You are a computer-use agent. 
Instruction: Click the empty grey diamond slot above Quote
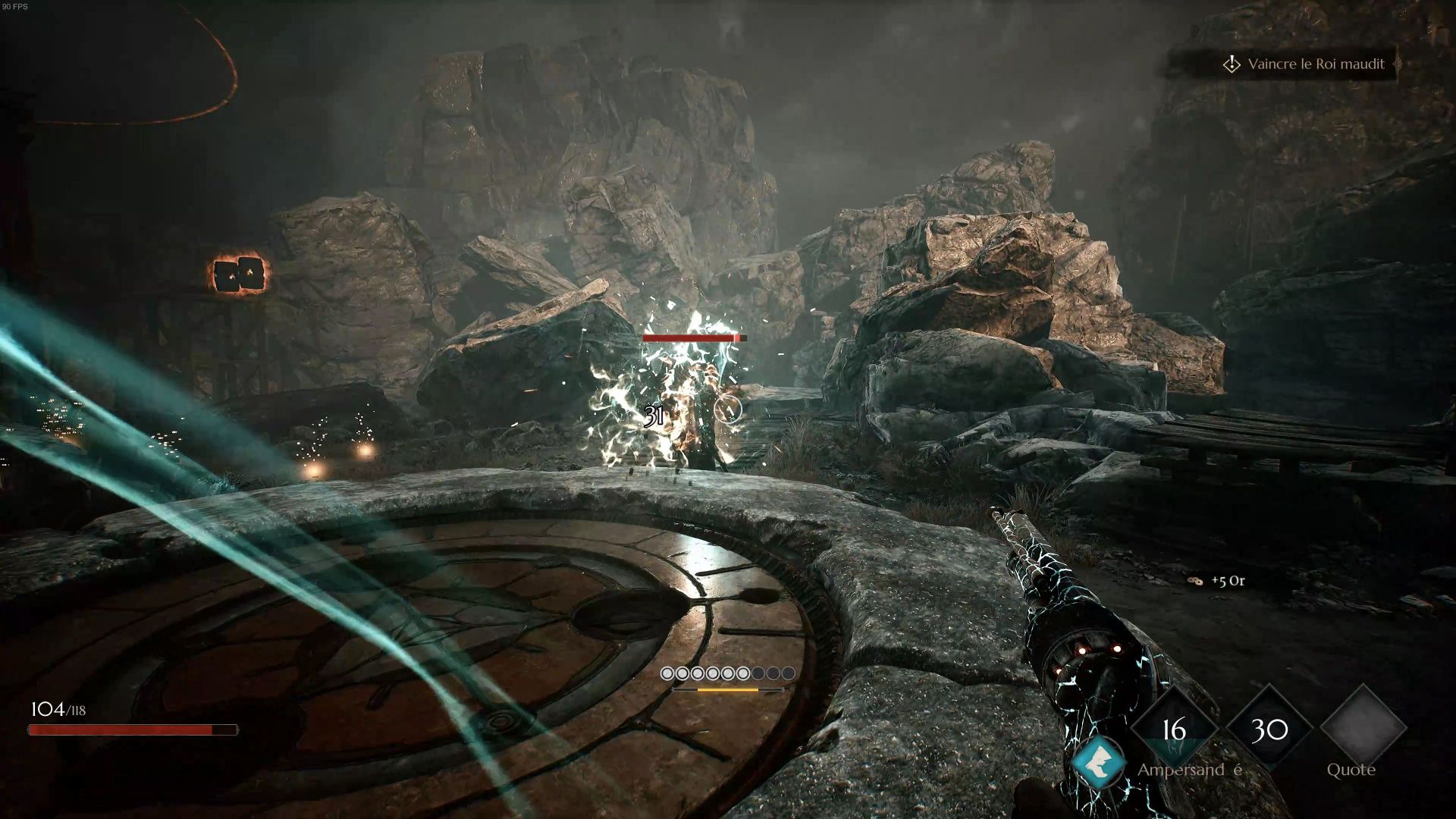click(x=1363, y=726)
